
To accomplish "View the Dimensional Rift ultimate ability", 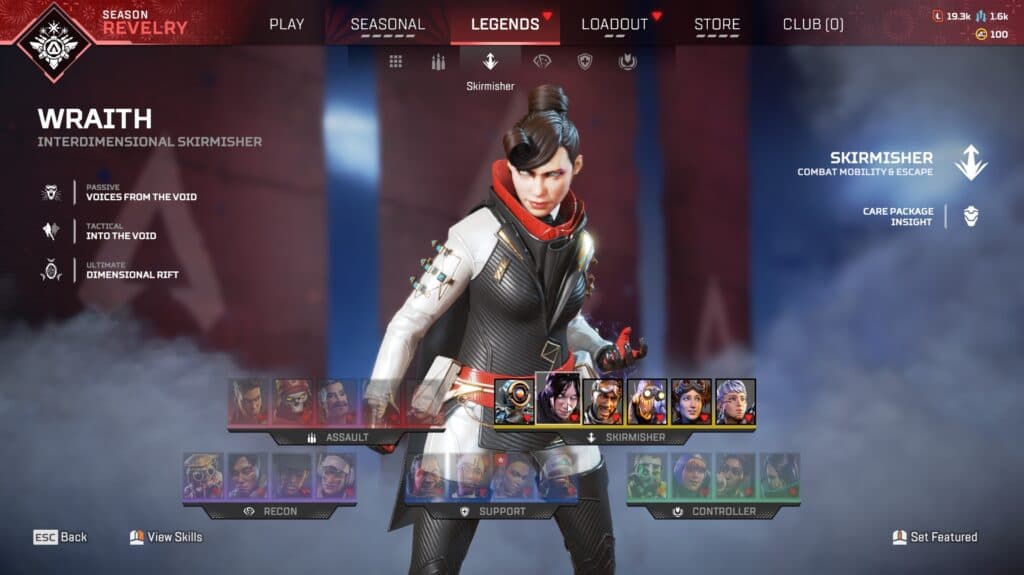I will (x=132, y=270).
